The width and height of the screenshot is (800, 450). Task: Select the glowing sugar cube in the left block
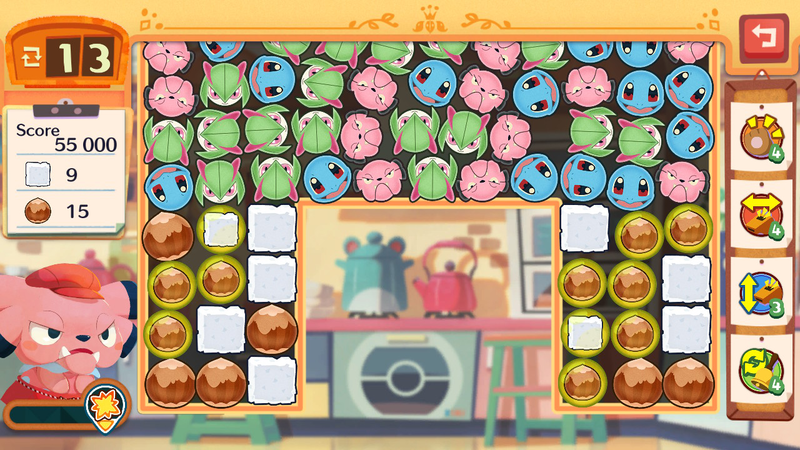221,230
